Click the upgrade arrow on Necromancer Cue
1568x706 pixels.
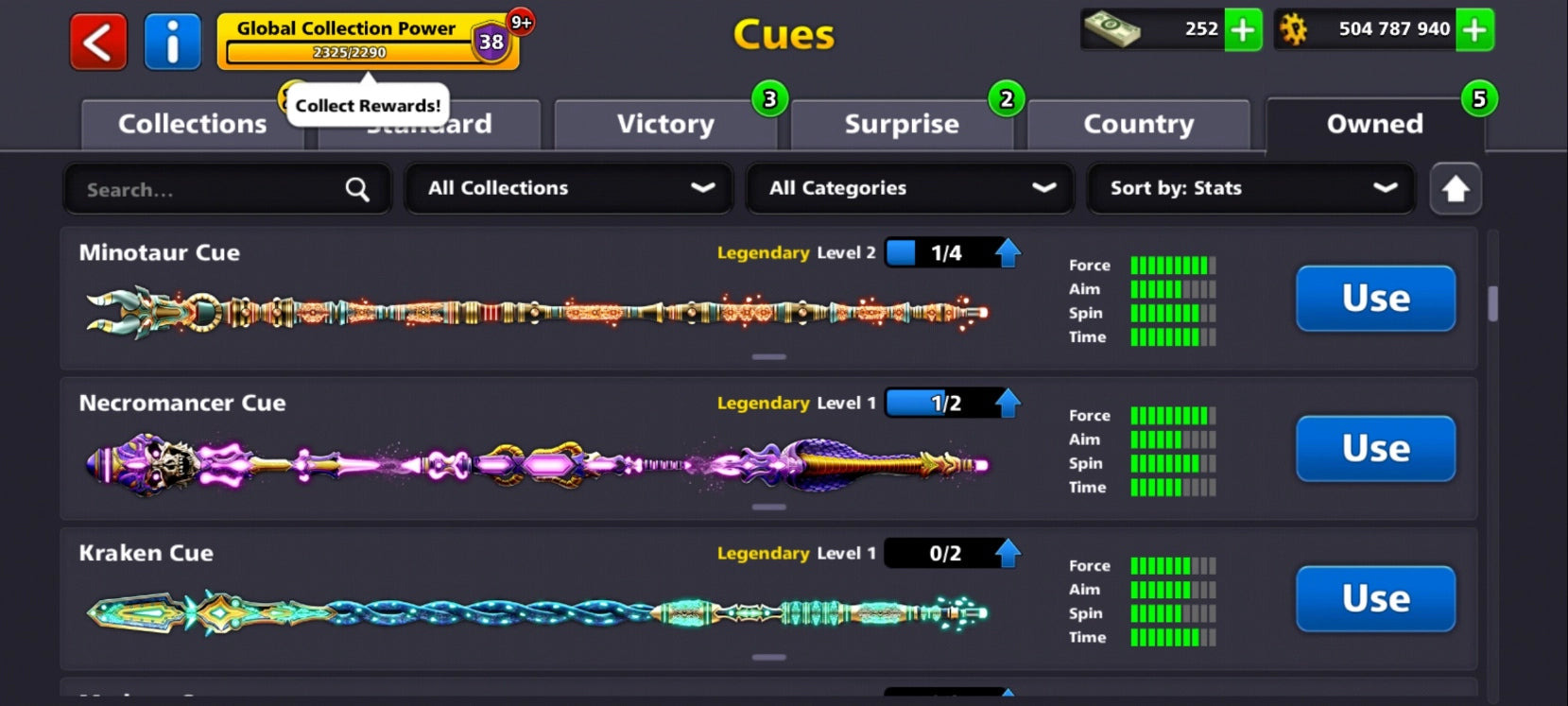click(1008, 402)
